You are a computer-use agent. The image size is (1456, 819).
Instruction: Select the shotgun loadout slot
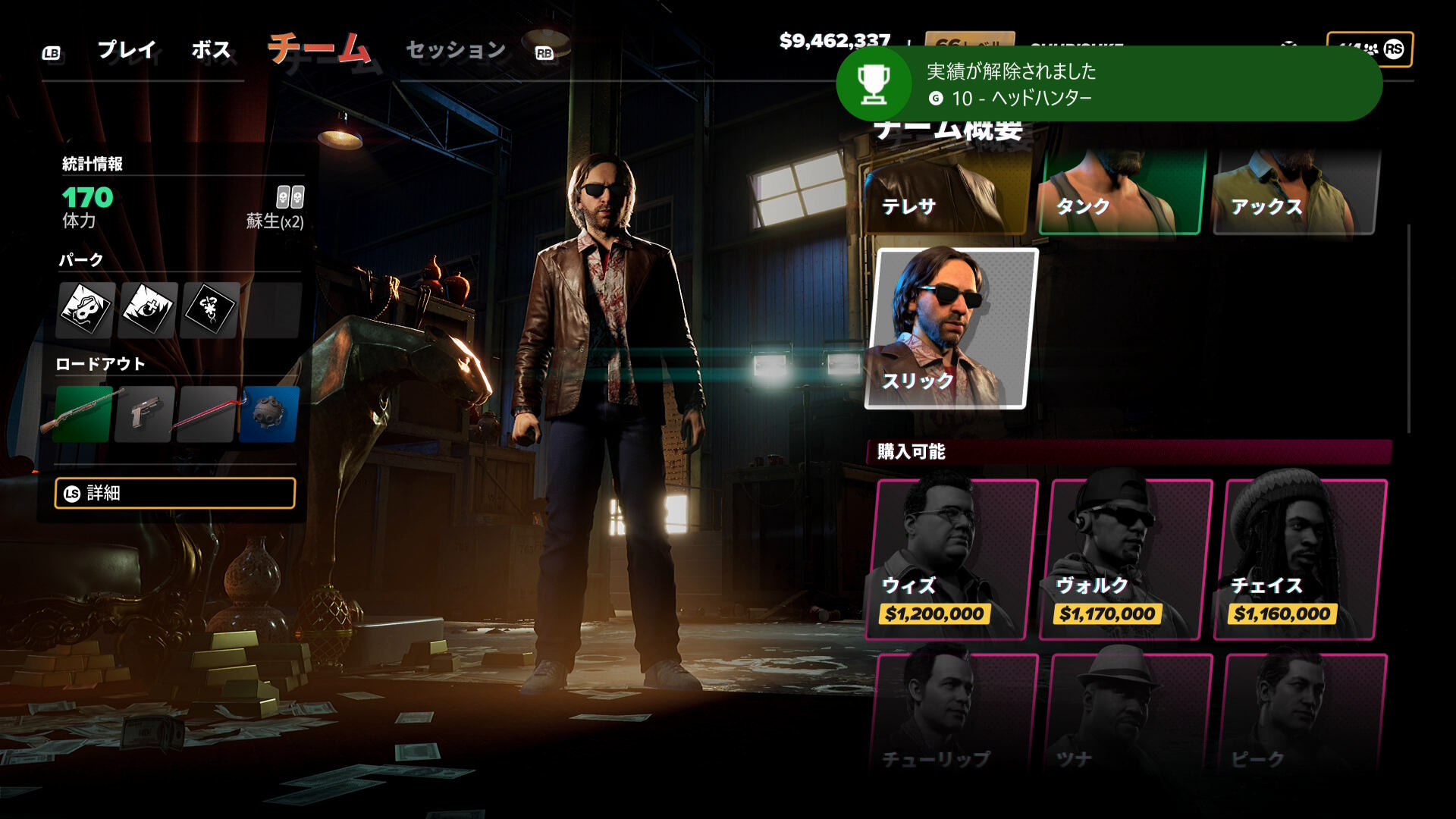tap(83, 414)
